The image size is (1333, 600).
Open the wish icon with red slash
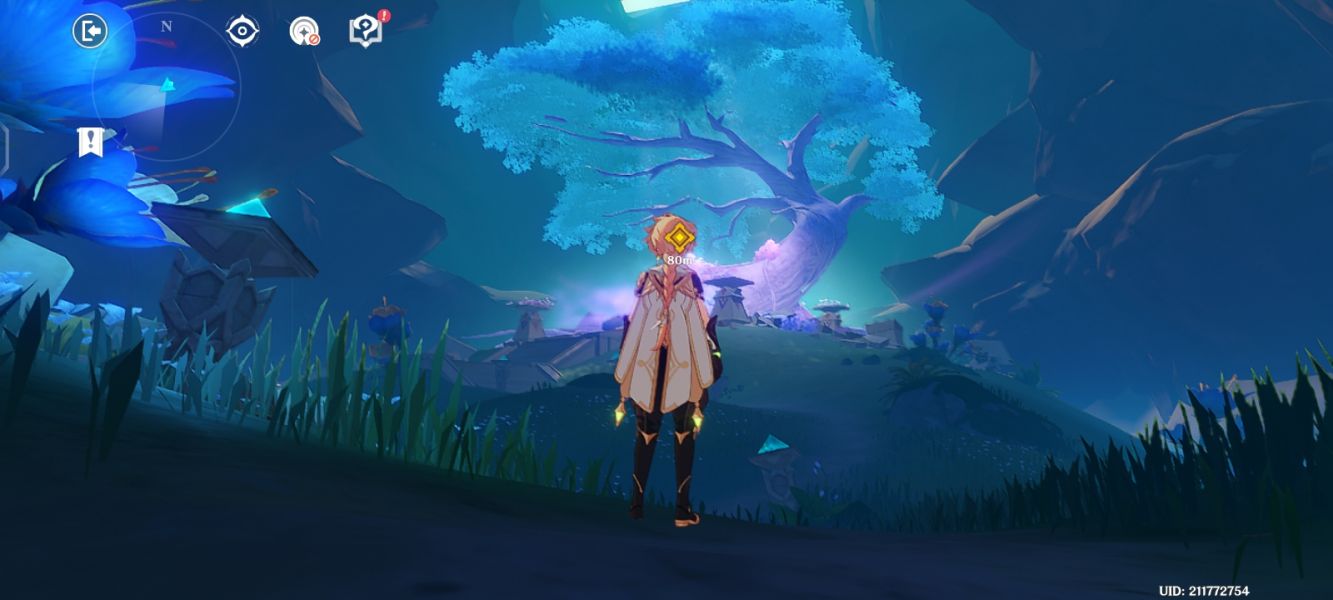coord(304,31)
